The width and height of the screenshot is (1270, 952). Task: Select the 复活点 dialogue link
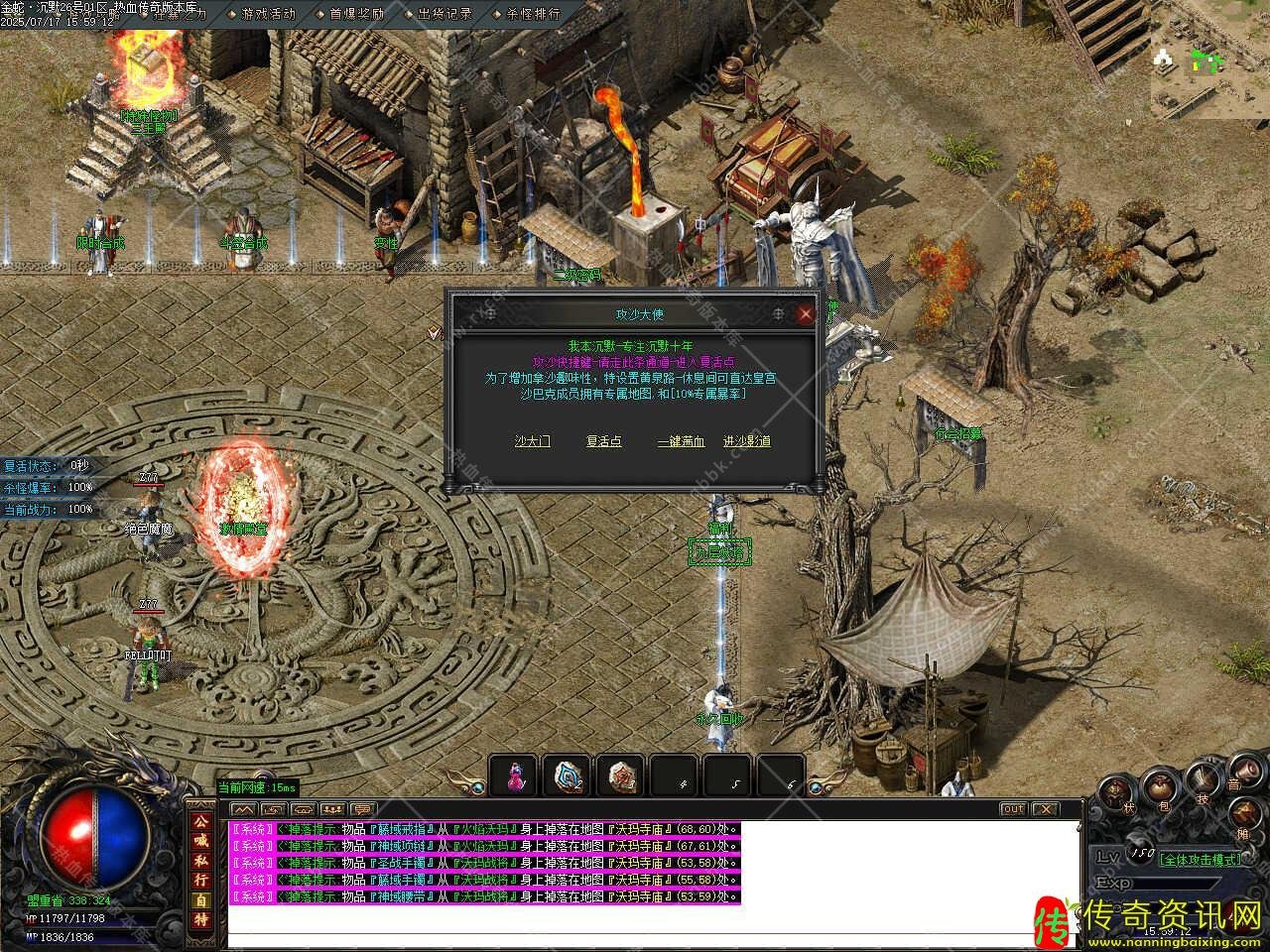[x=603, y=441]
